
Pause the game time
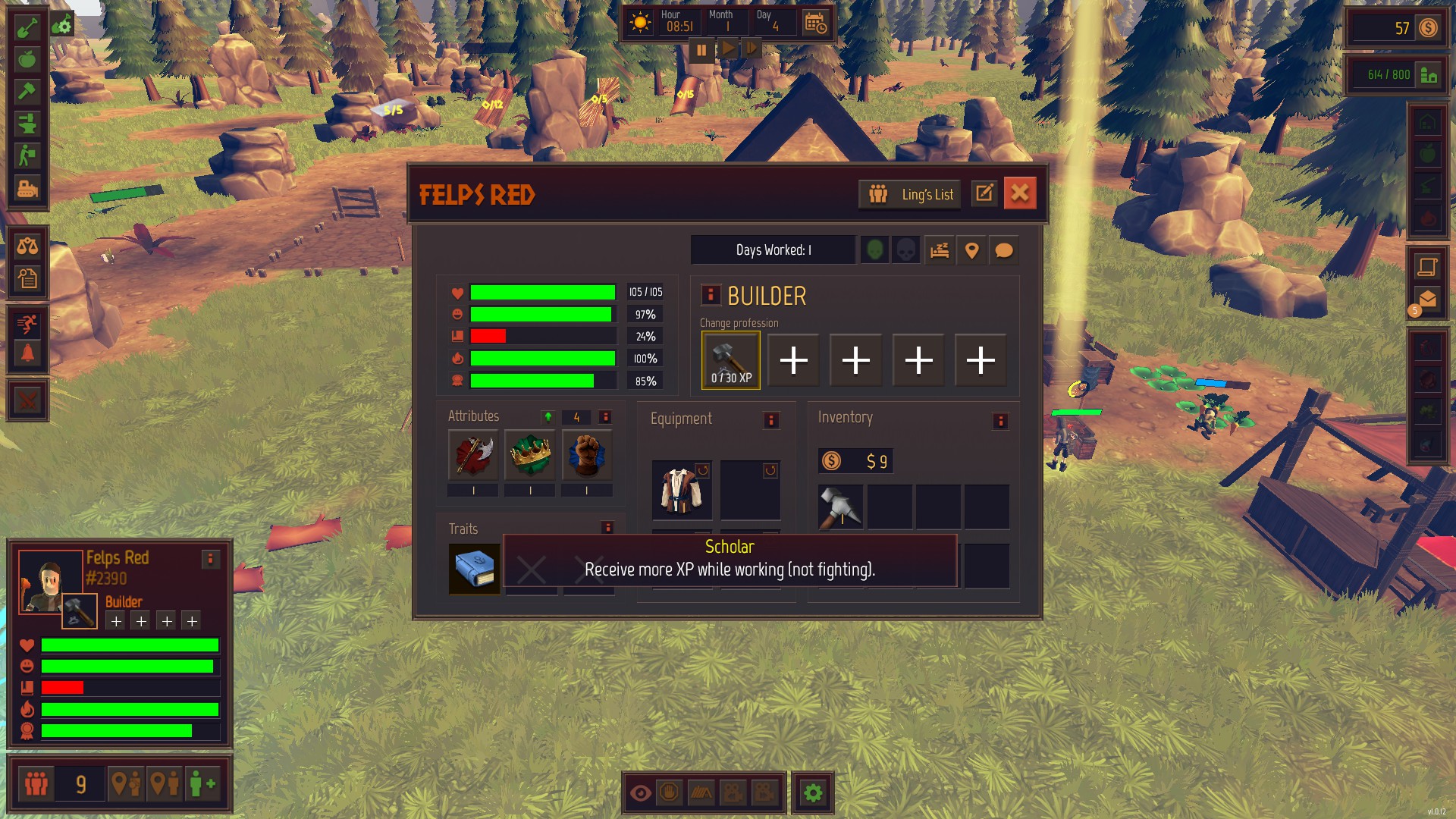point(701,50)
